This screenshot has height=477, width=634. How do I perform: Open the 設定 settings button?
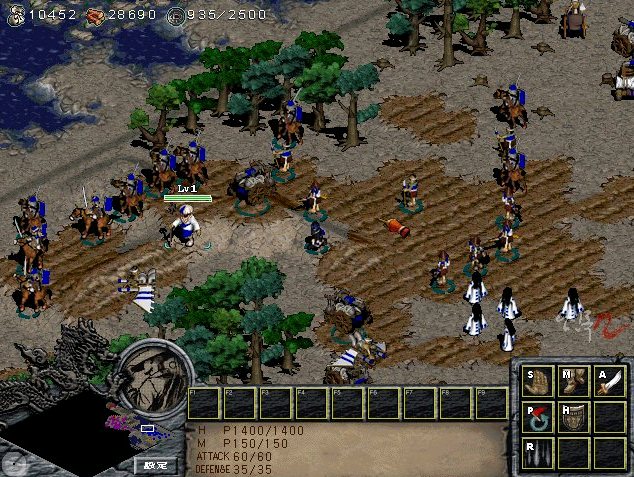pos(156,465)
